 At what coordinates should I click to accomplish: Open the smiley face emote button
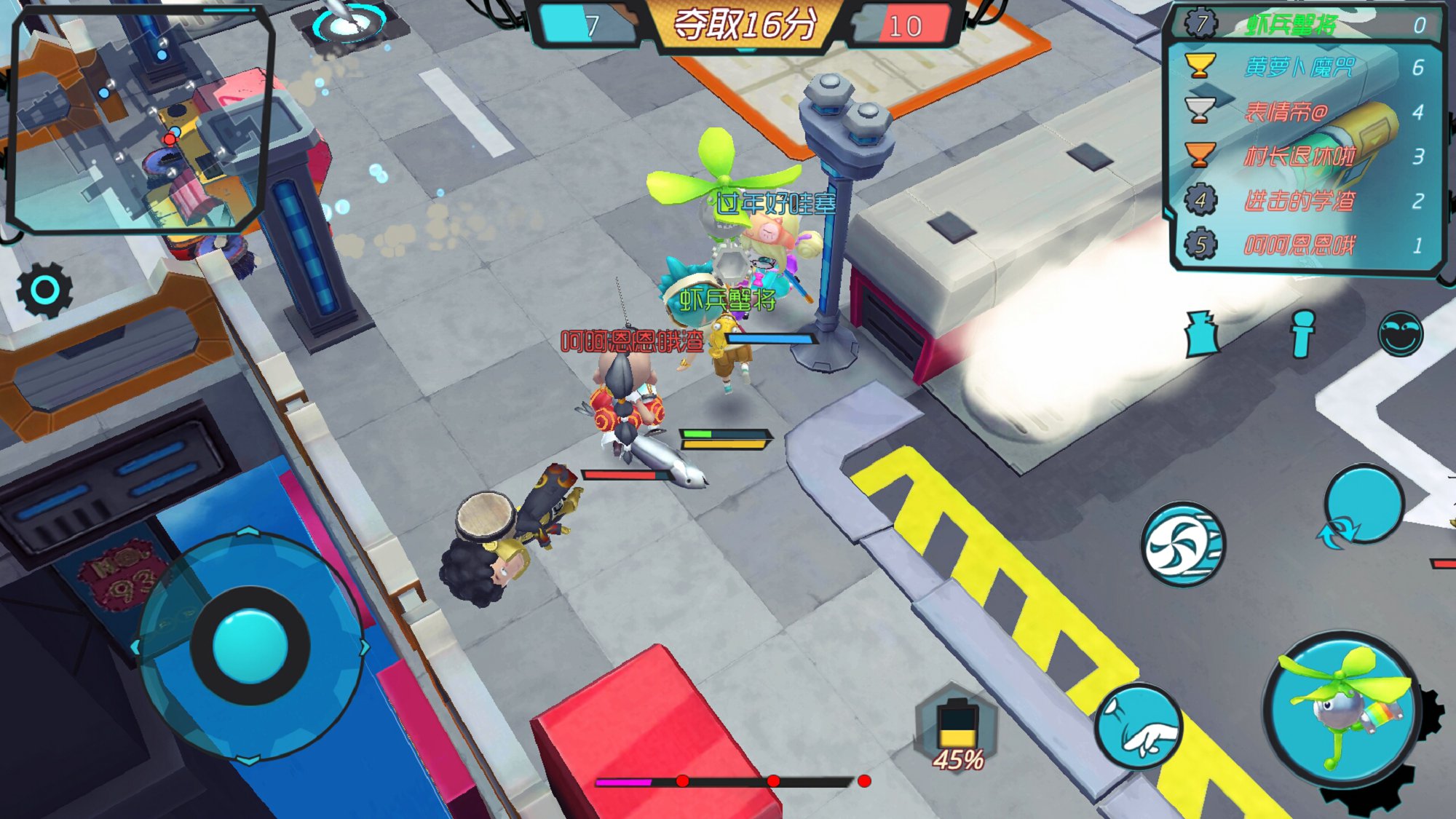click(1401, 334)
